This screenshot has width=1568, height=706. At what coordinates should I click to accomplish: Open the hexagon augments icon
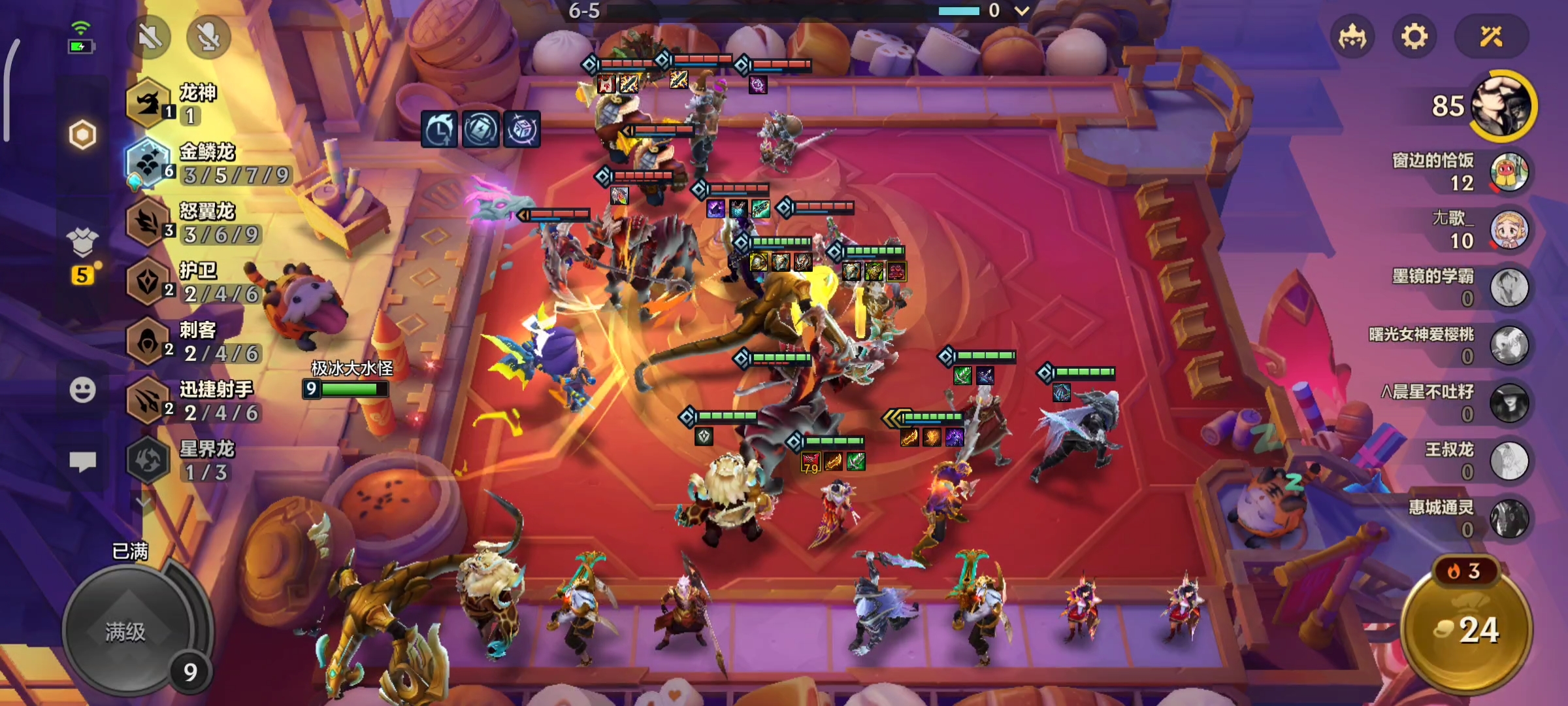coord(82,135)
